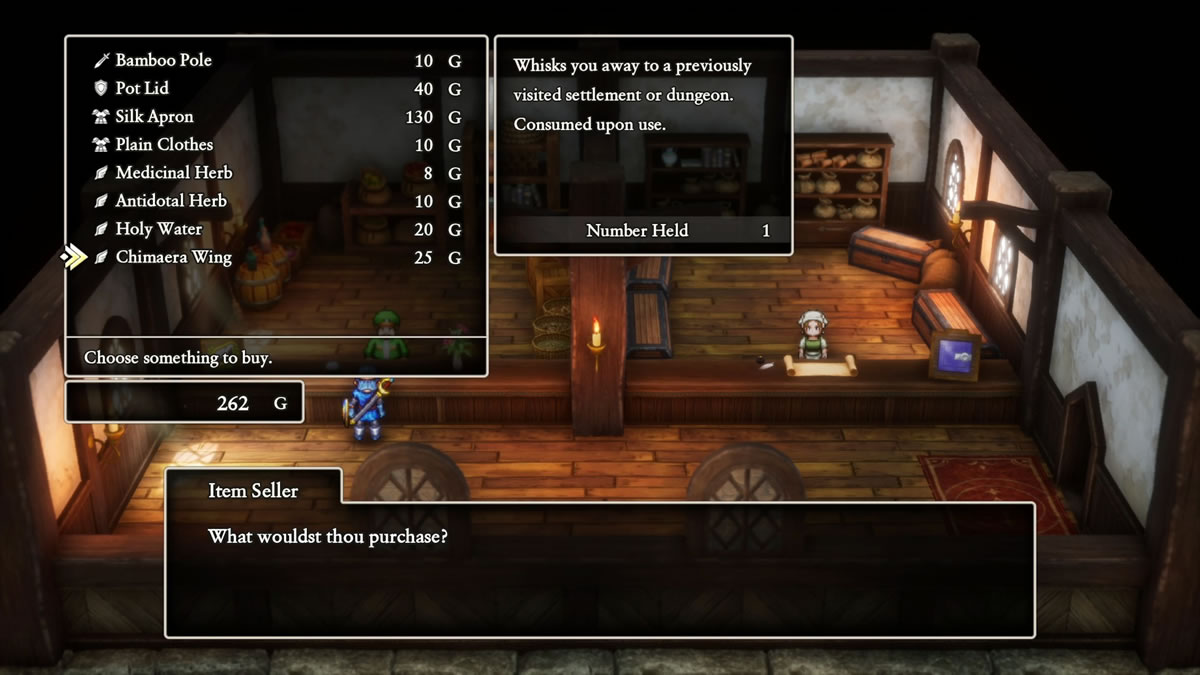Select Bamboo Pole in the shop list

[164, 61]
